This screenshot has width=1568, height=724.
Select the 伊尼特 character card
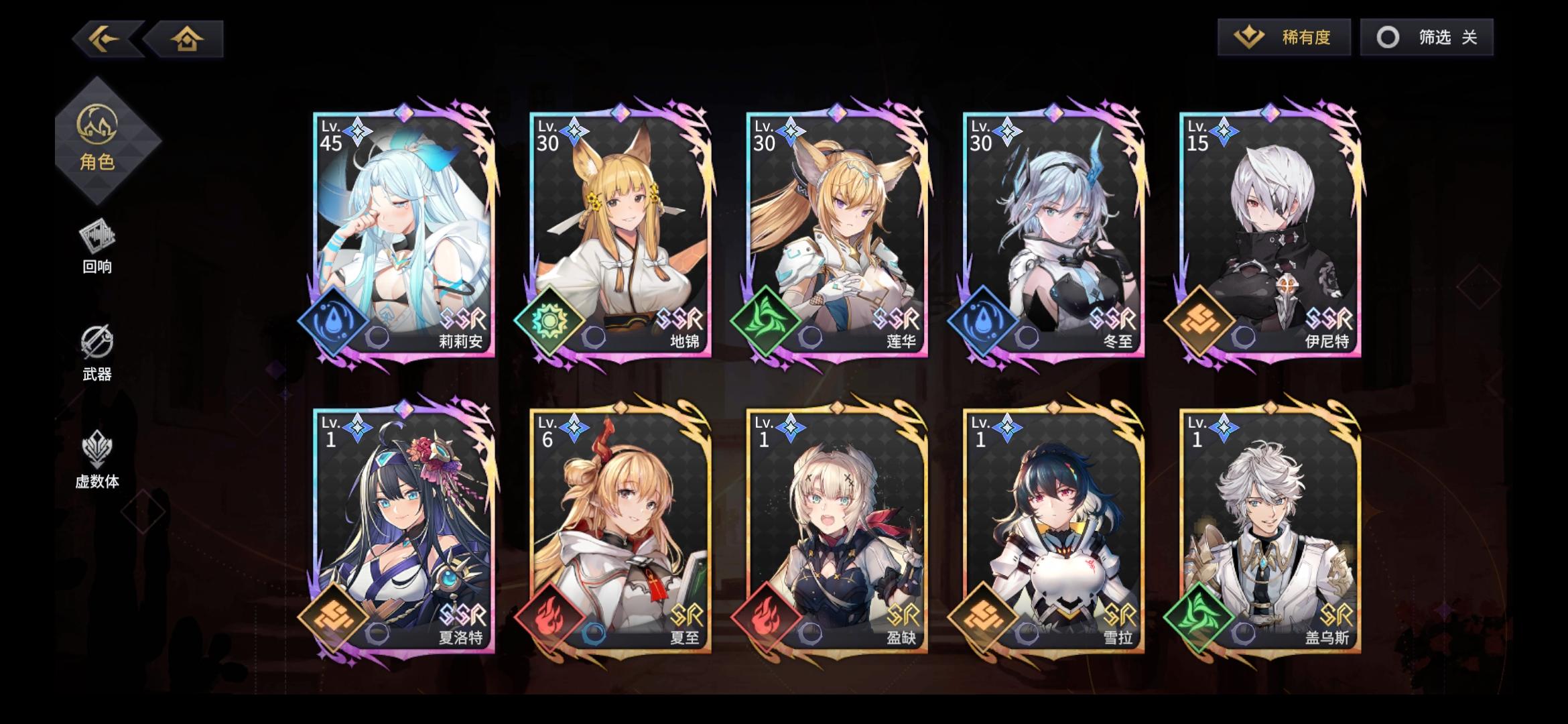pyautogui.click(x=1273, y=235)
